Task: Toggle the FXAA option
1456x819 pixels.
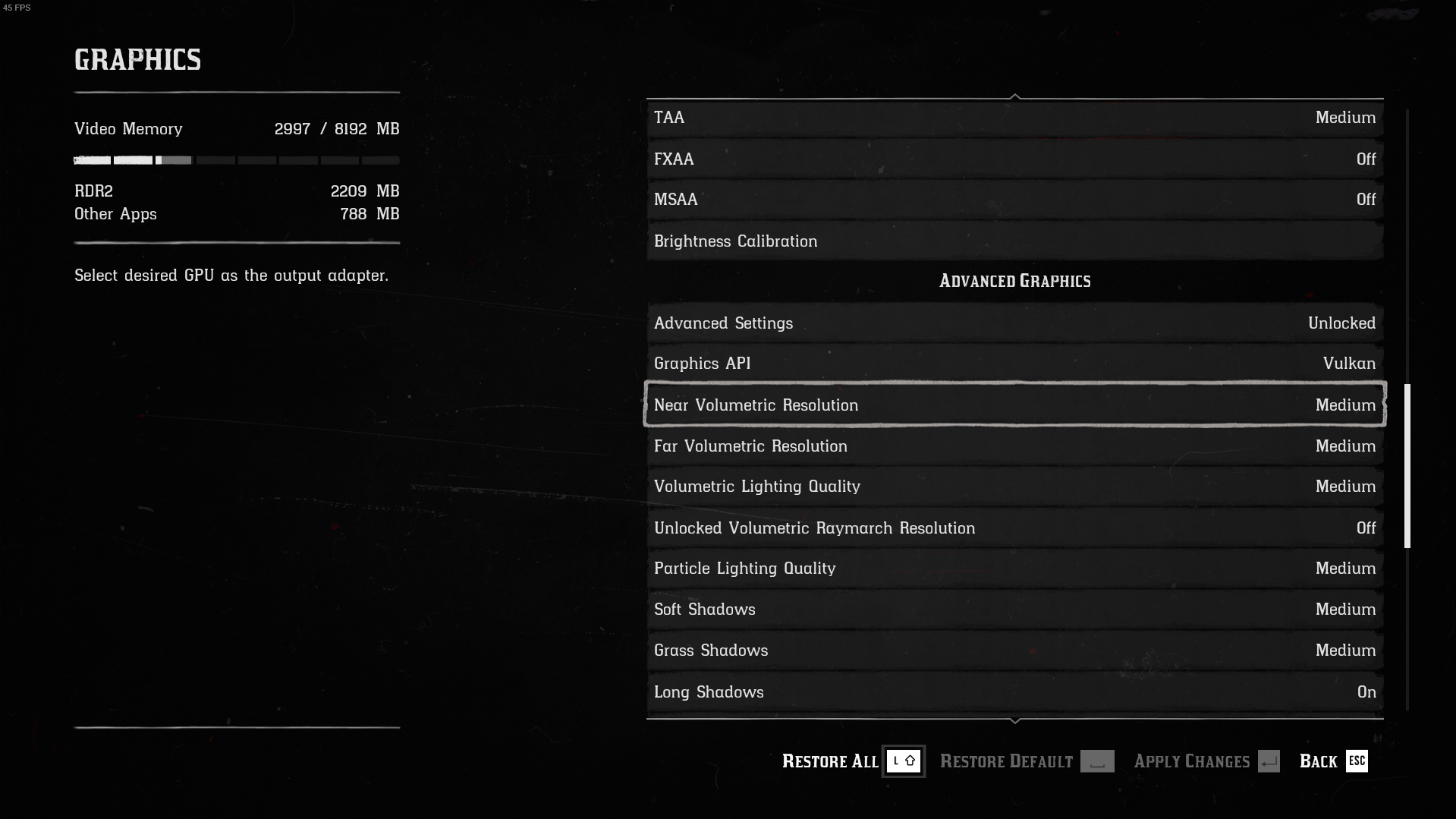Action: tap(1014, 159)
